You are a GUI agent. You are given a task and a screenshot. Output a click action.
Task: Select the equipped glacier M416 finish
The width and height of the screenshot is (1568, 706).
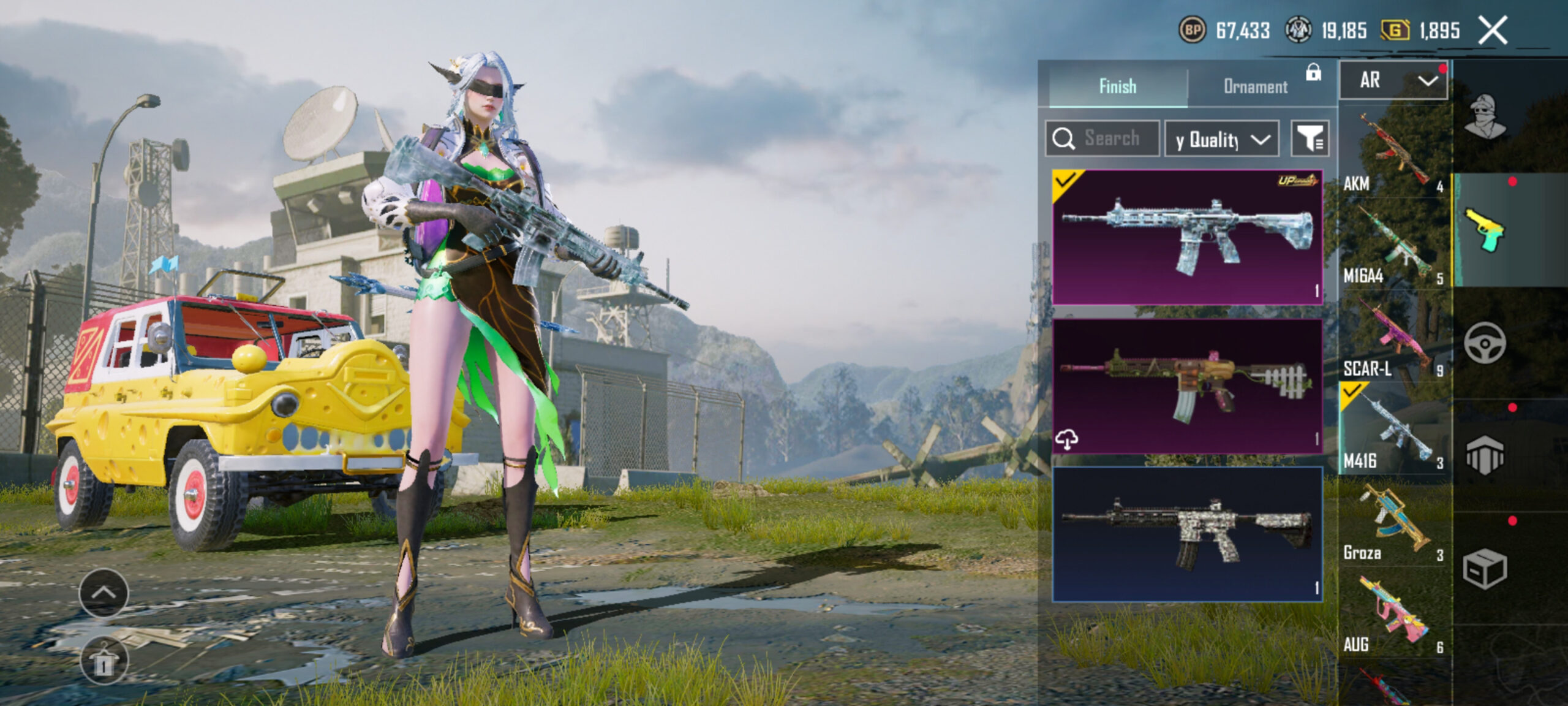pyautogui.click(x=1187, y=238)
